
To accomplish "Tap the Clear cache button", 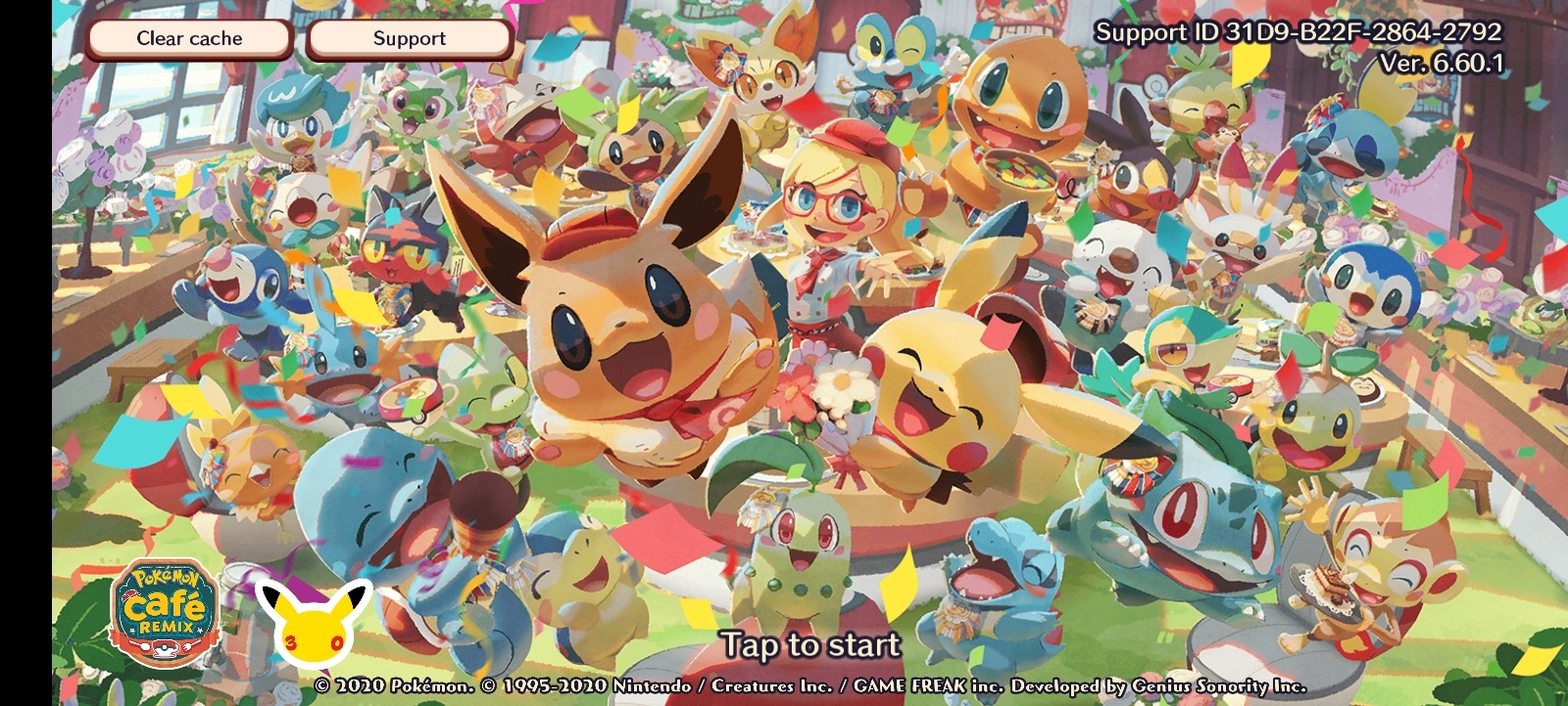I will click(189, 39).
